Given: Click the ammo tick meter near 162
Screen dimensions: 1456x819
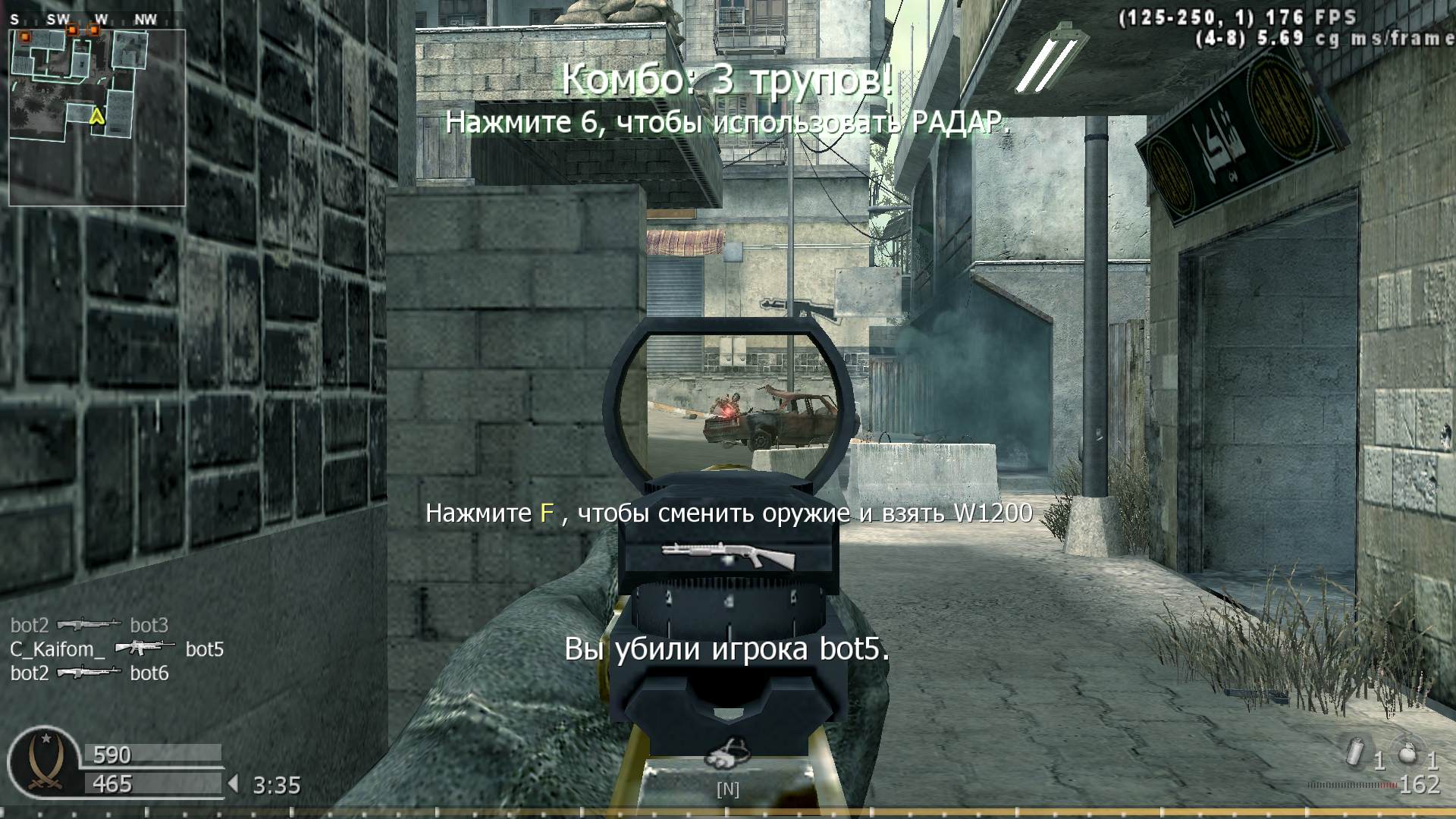Looking at the screenshot, I should coord(1353,786).
